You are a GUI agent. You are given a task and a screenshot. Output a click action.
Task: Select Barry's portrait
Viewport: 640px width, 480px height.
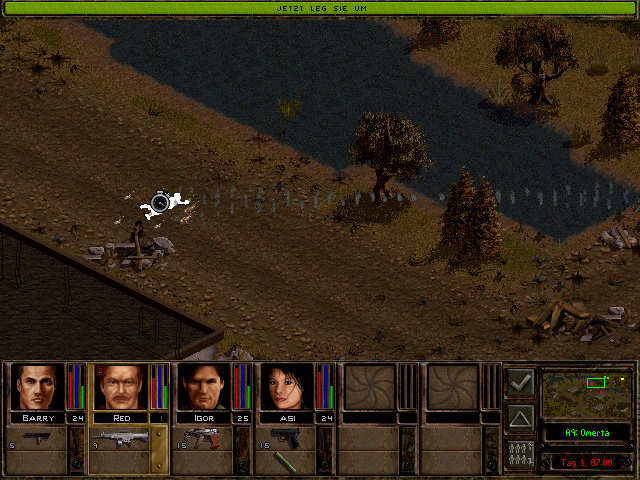coord(38,386)
